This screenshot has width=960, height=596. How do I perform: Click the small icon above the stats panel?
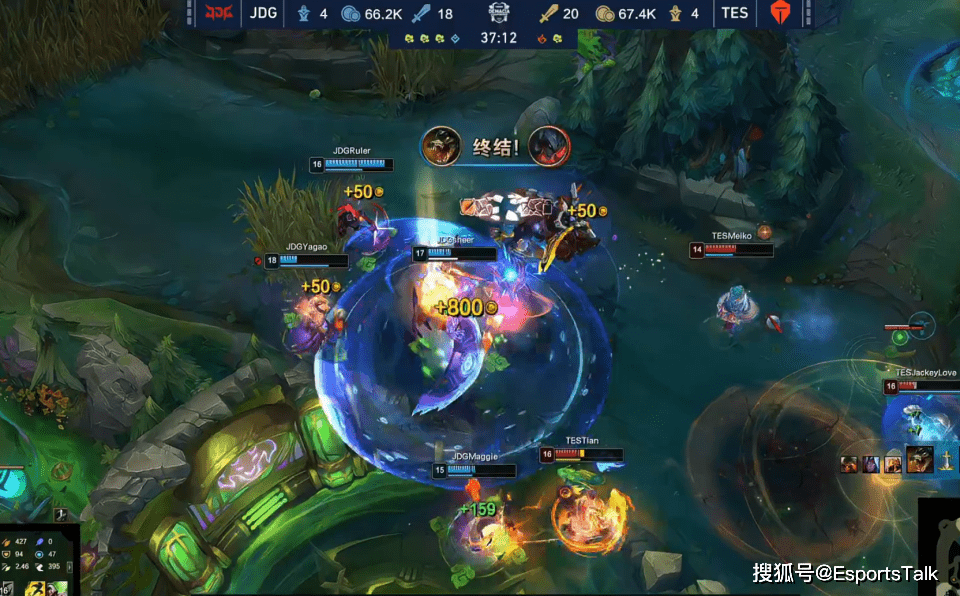(x=60, y=514)
